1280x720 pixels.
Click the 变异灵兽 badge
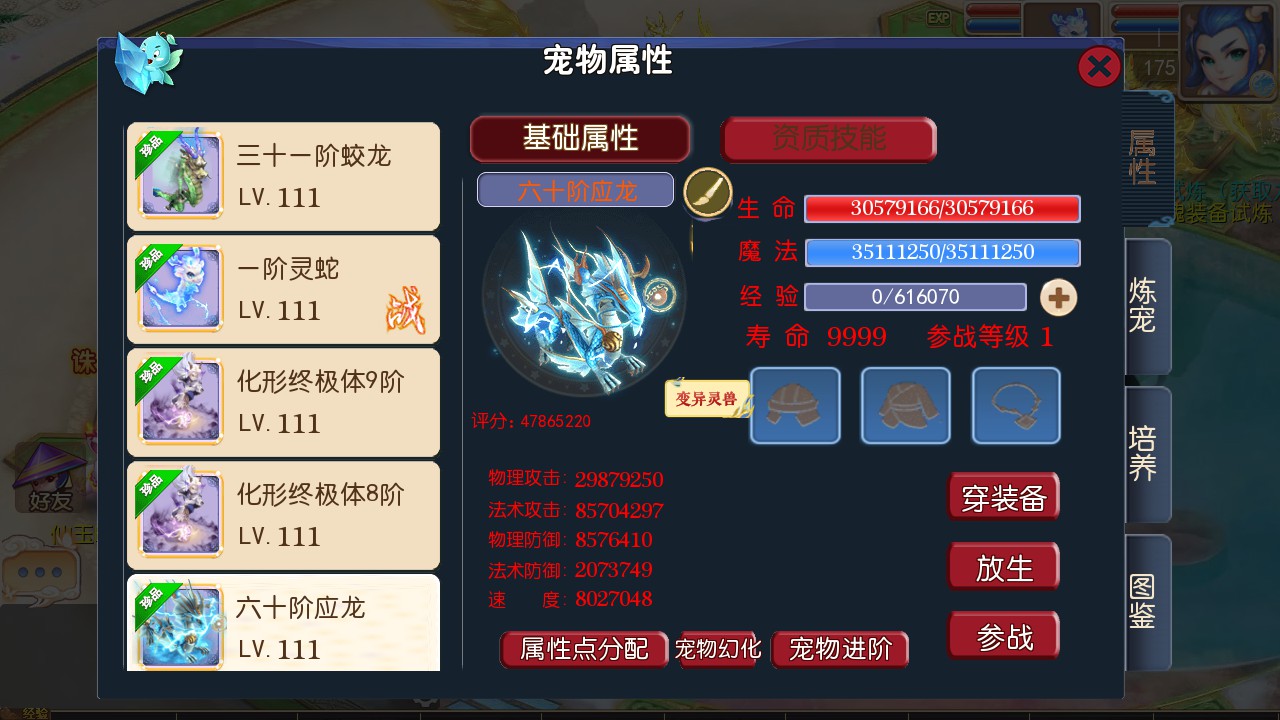[707, 396]
